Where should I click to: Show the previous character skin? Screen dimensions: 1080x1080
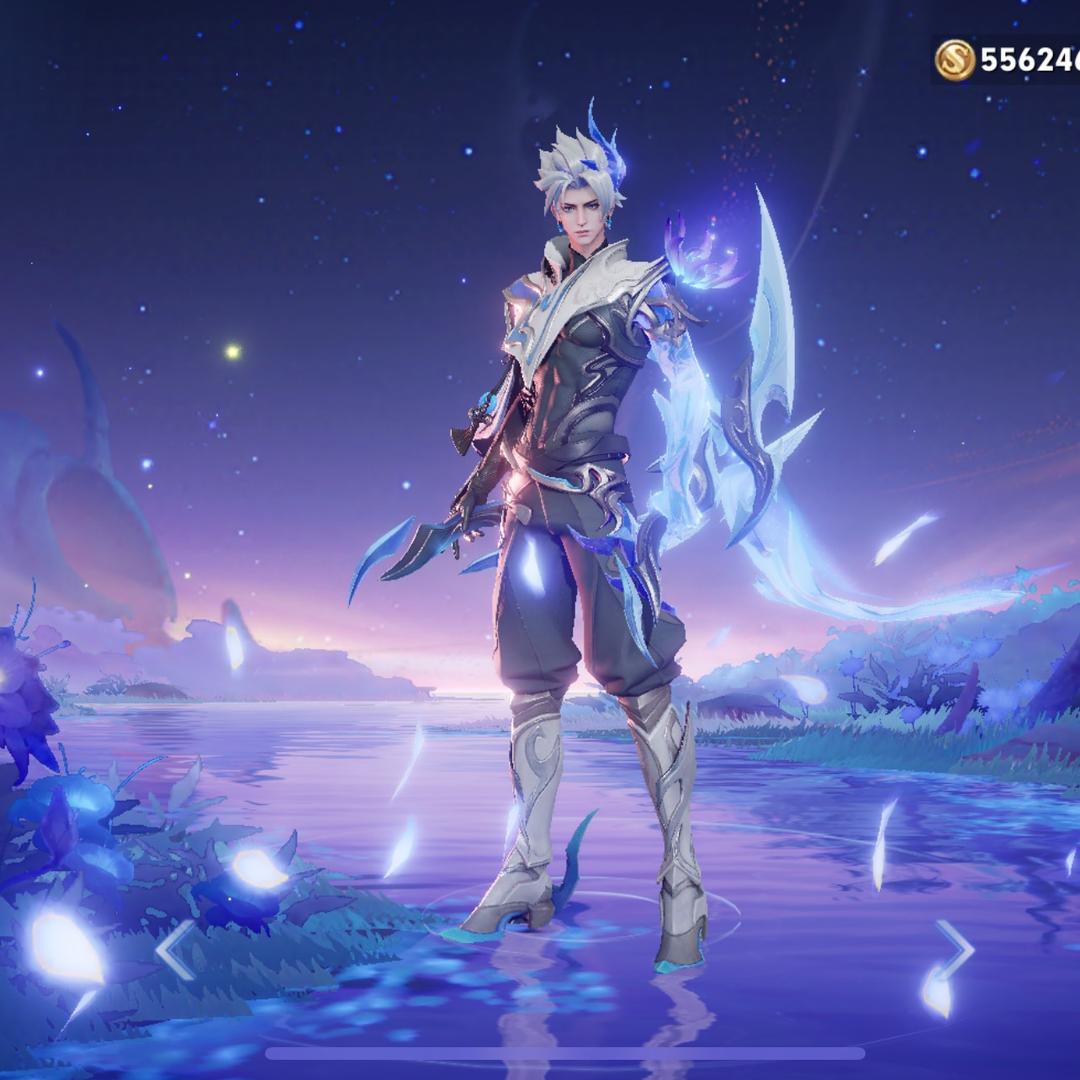pyautogui.click(x=176, y=950)
